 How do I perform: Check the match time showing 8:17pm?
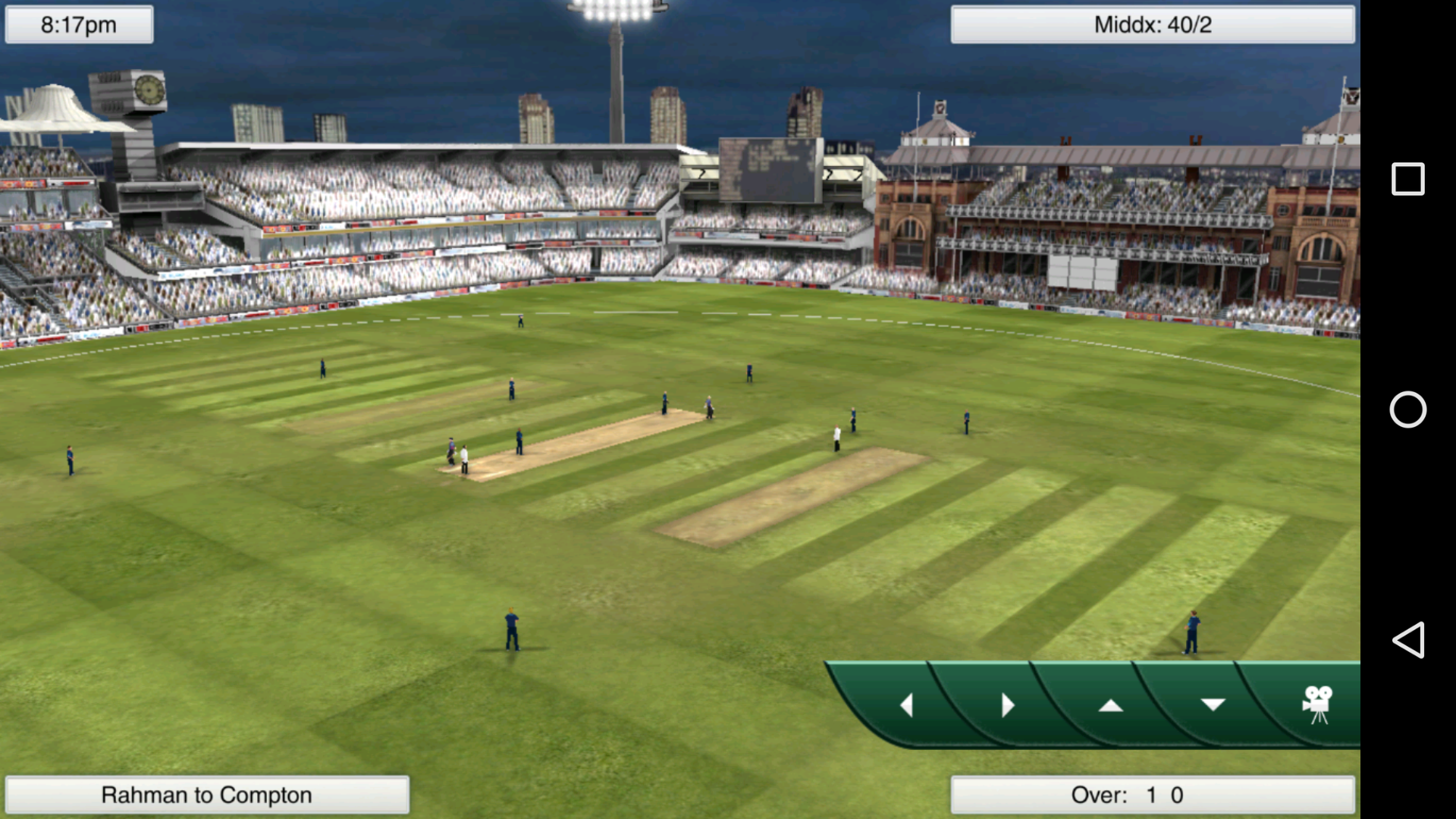78,24
